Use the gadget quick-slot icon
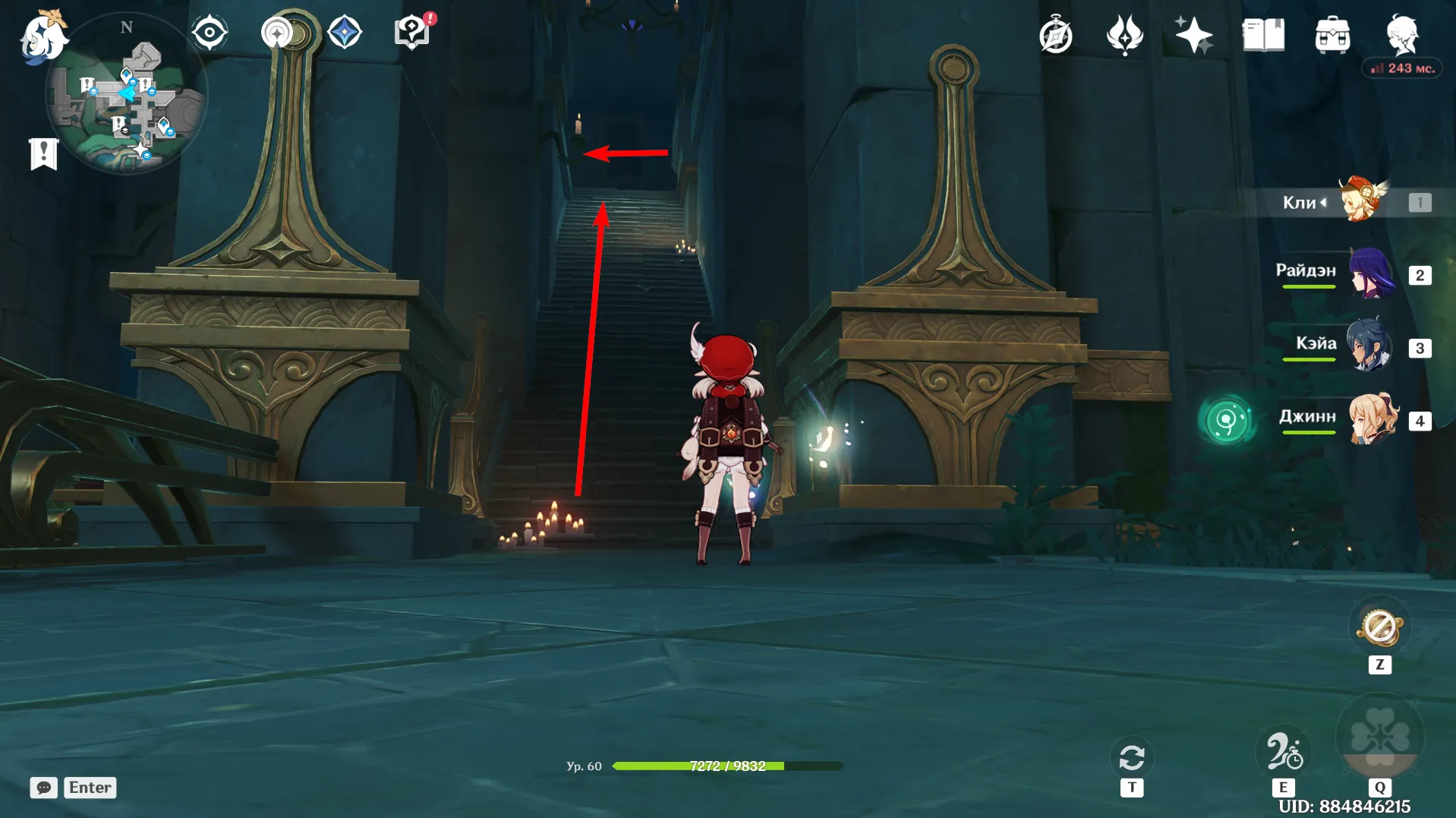 click(1380, 629)
